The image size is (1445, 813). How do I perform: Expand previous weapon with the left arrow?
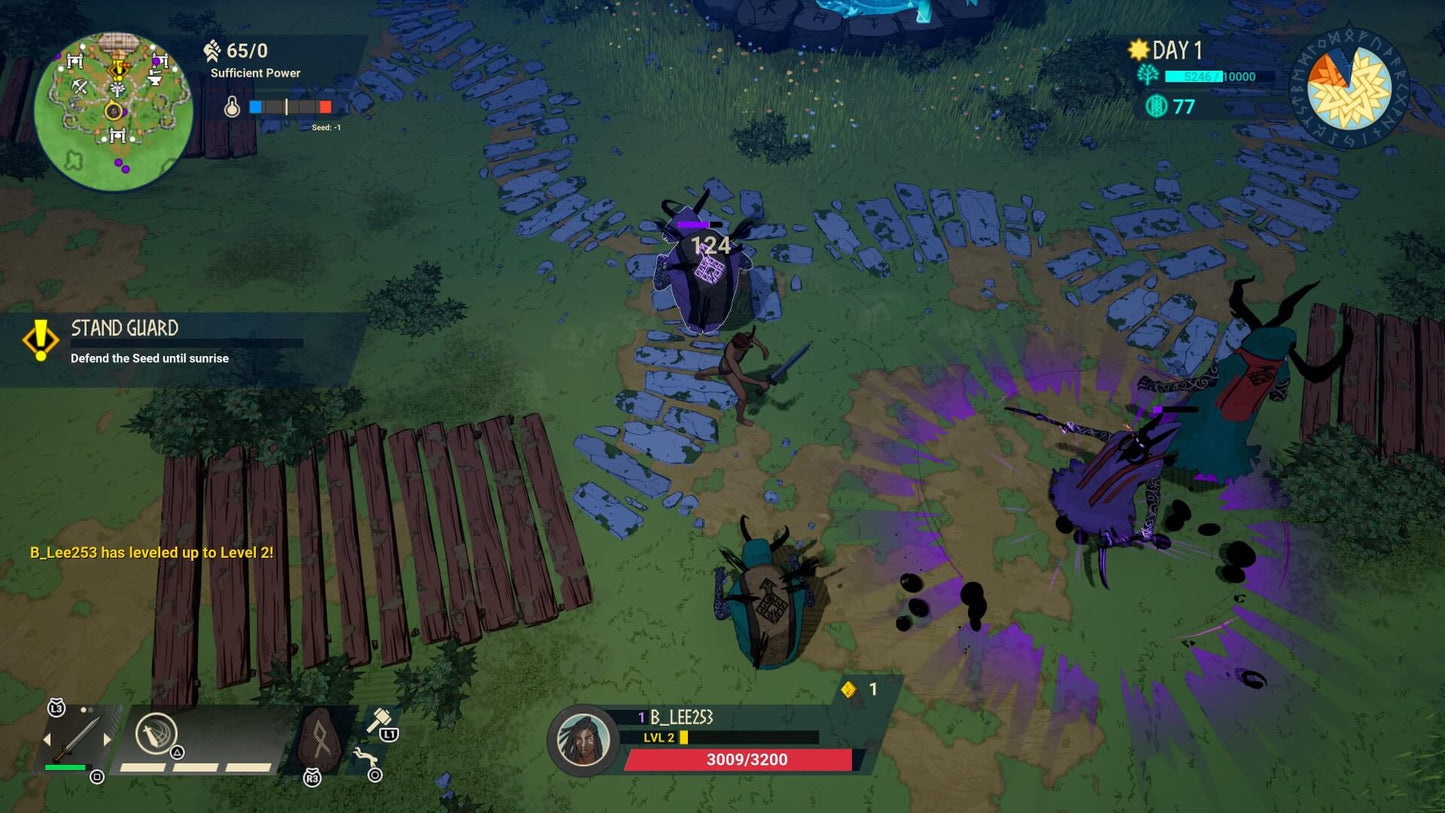(46, 740)
